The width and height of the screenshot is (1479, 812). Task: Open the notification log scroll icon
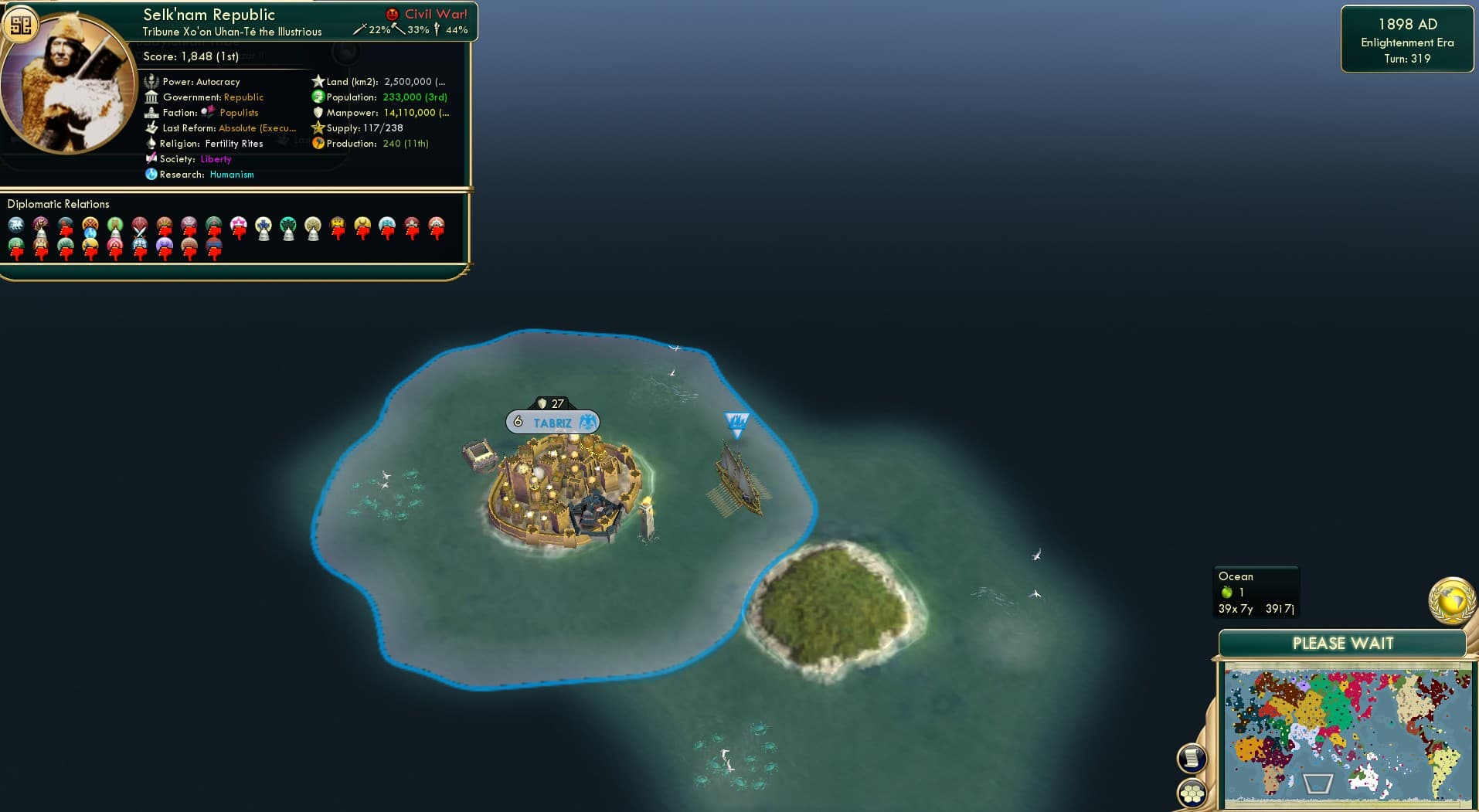[x=1191, y=758]
